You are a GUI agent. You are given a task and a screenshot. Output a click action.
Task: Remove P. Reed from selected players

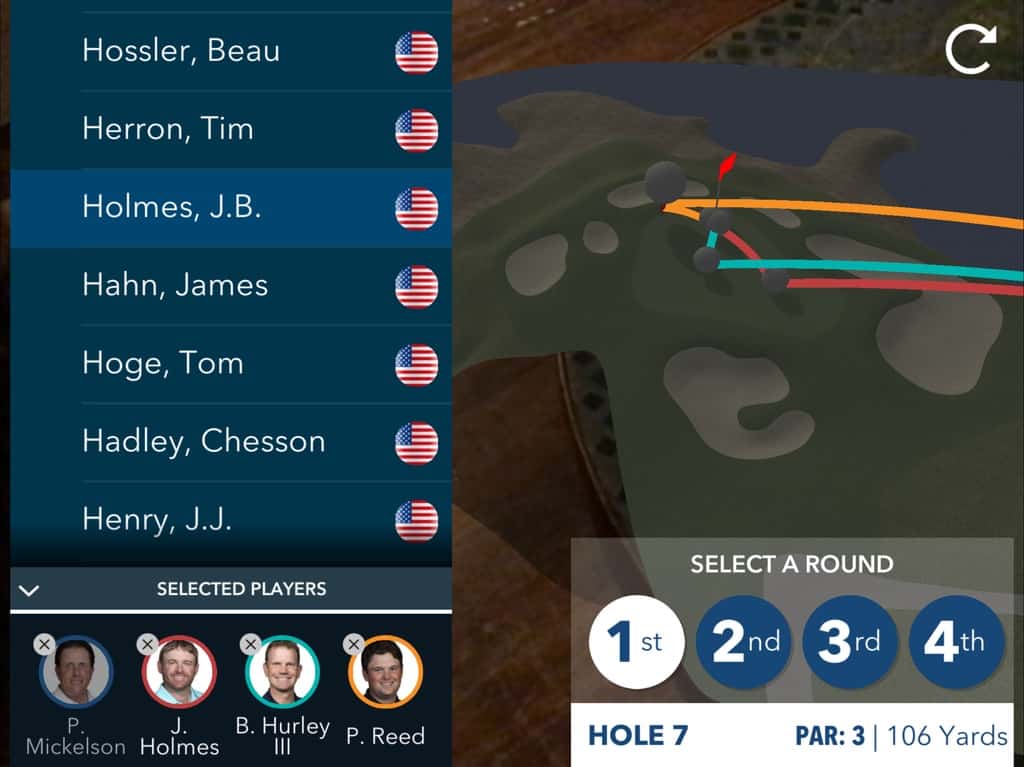coord(354,645)
